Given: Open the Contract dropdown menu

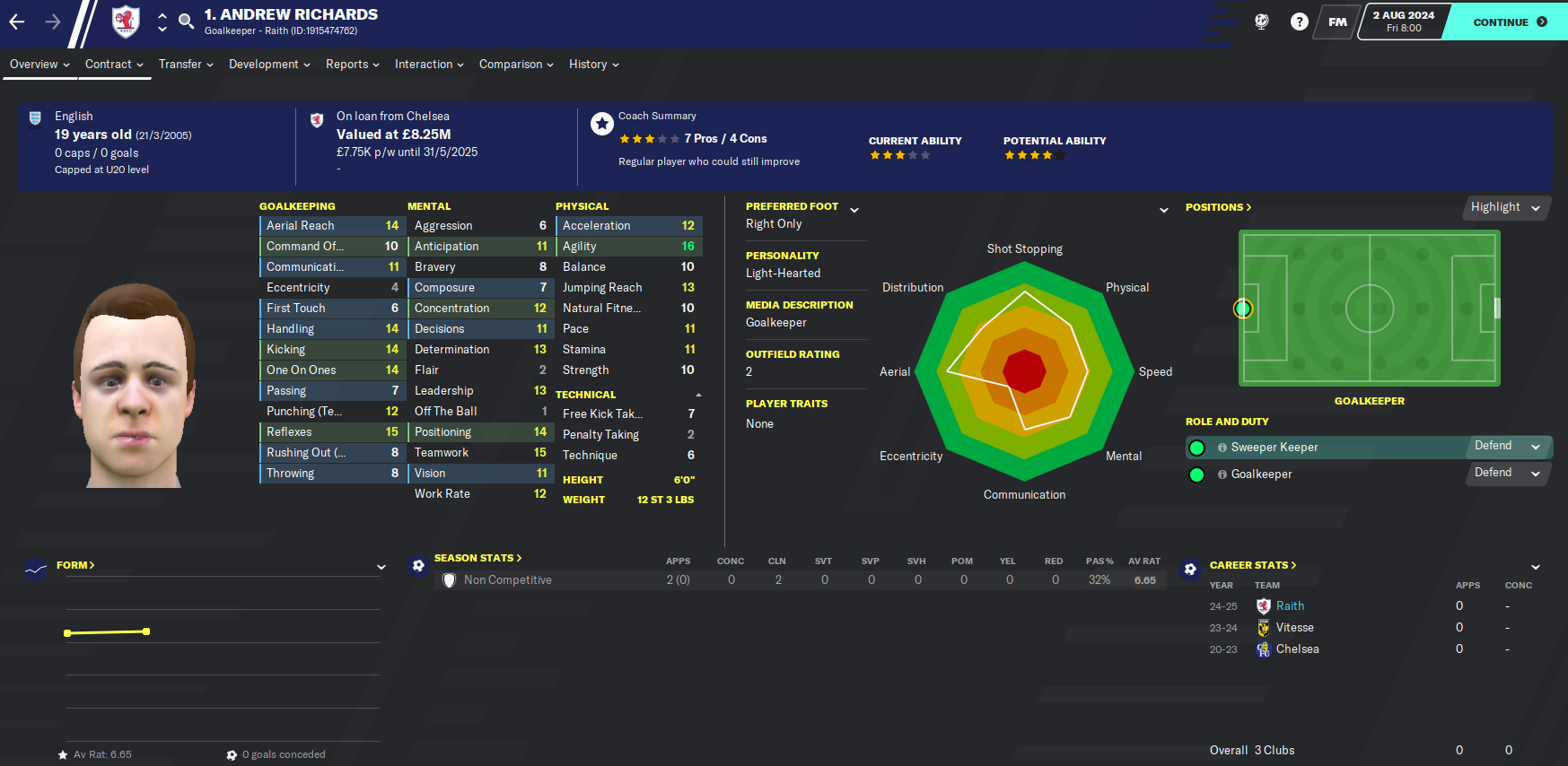Looking at the screenshot, I should click(x=114, y=65).
